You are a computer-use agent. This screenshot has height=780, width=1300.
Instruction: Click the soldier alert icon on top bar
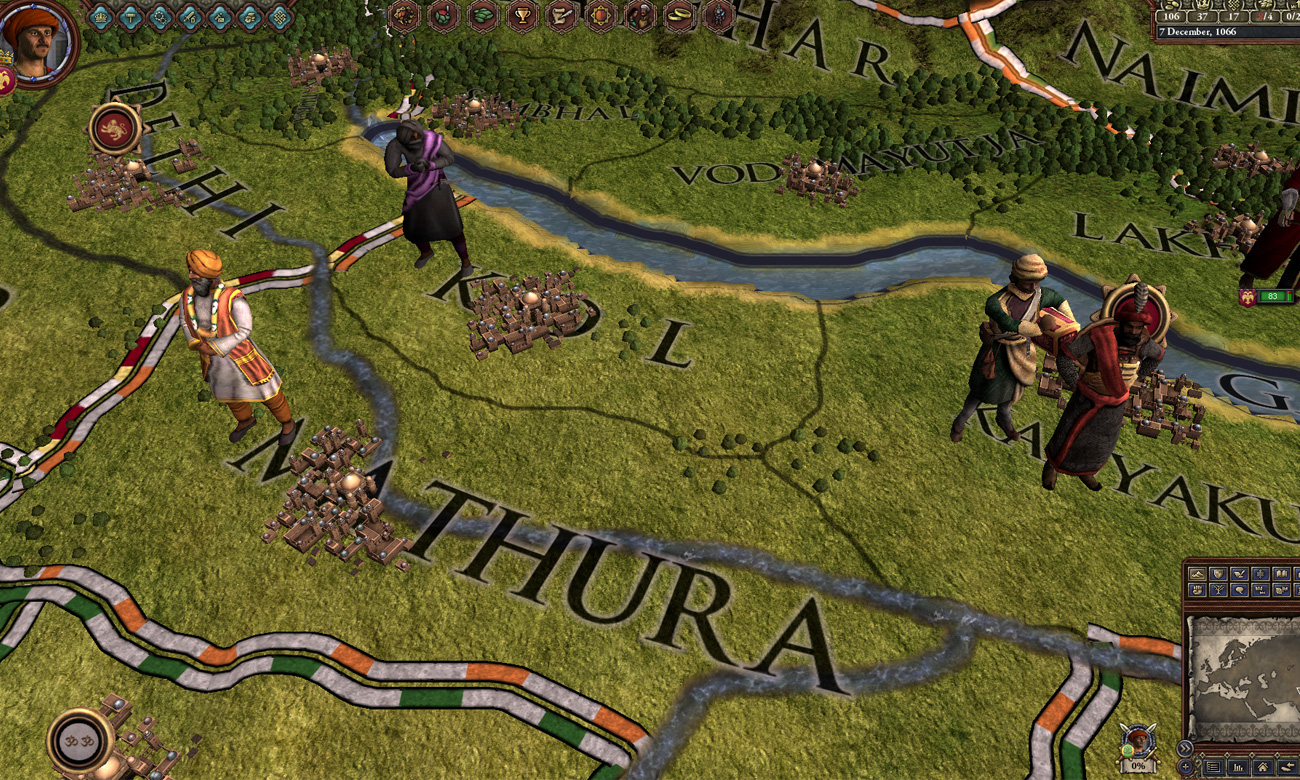[x=718, y=15]
